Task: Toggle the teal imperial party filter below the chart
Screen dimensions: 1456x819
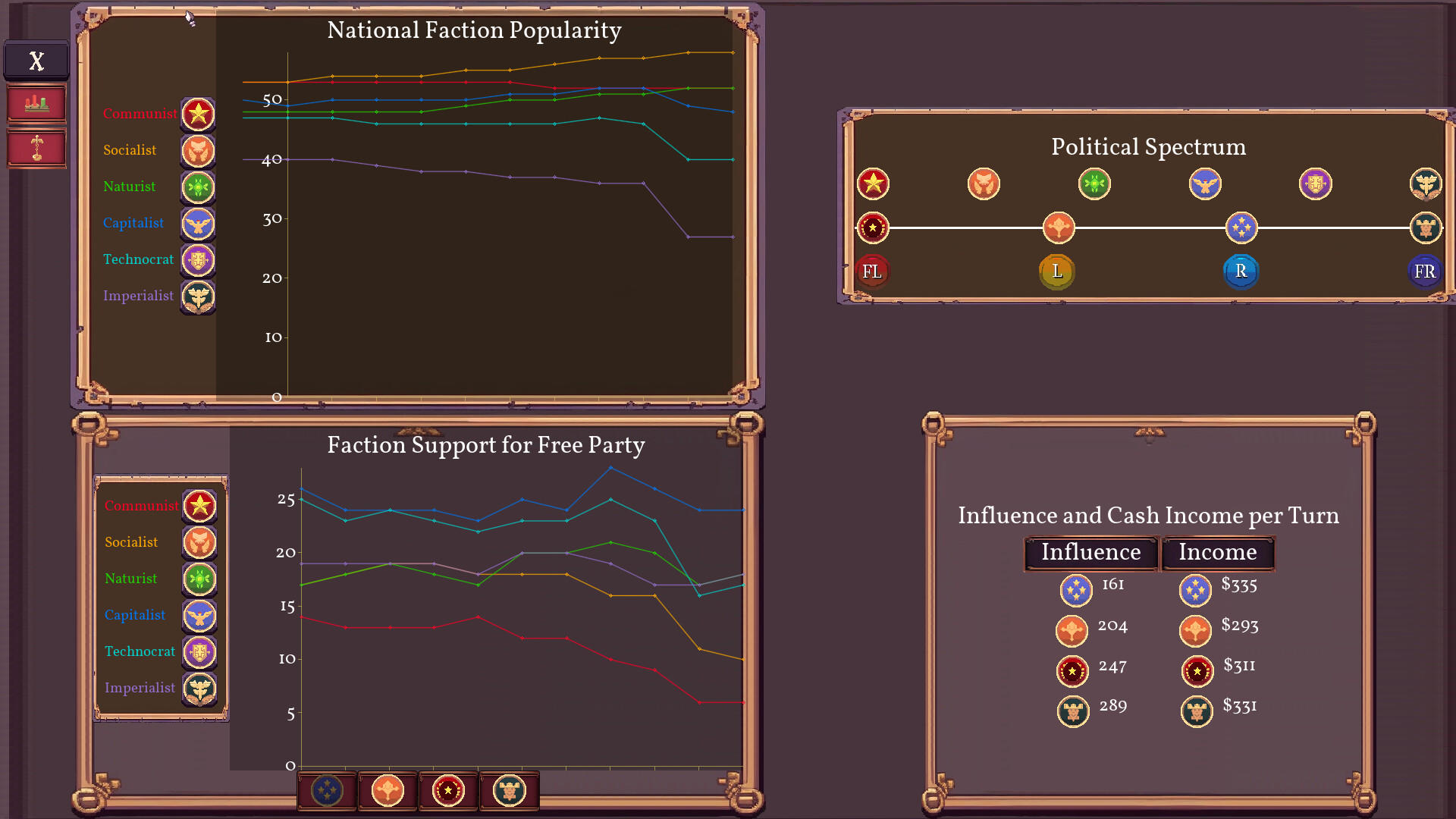Action: [x=509, y=790]
